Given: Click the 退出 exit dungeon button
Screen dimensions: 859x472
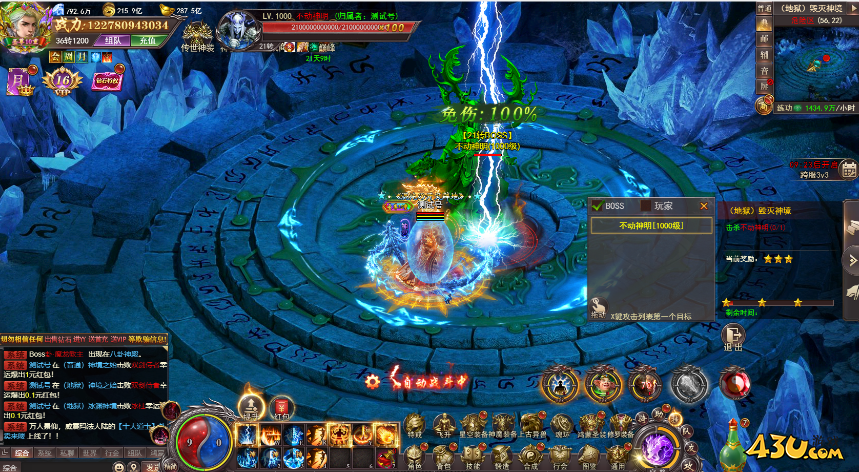Looking at the screenshot, I should 732,340.
